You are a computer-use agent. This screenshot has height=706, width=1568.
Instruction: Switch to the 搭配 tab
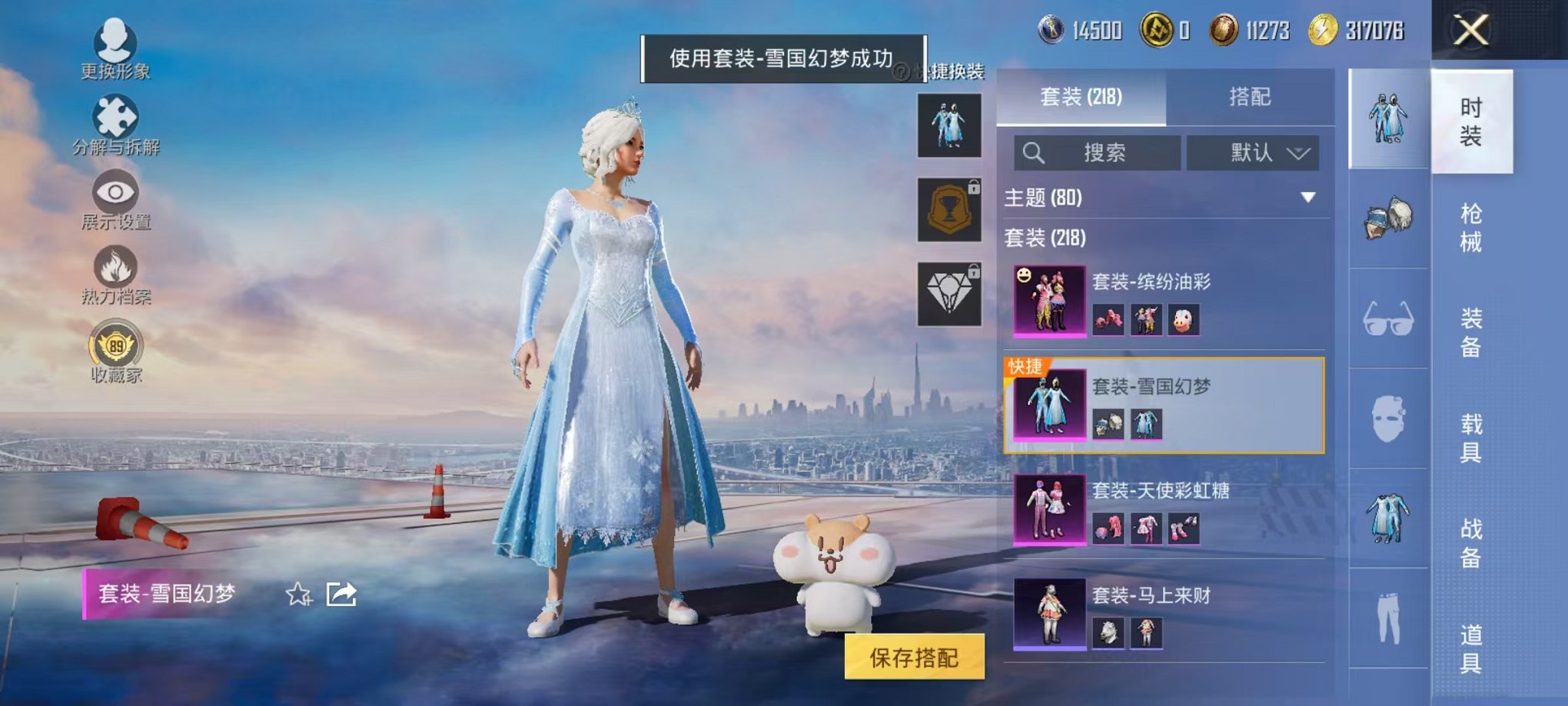1251,98
